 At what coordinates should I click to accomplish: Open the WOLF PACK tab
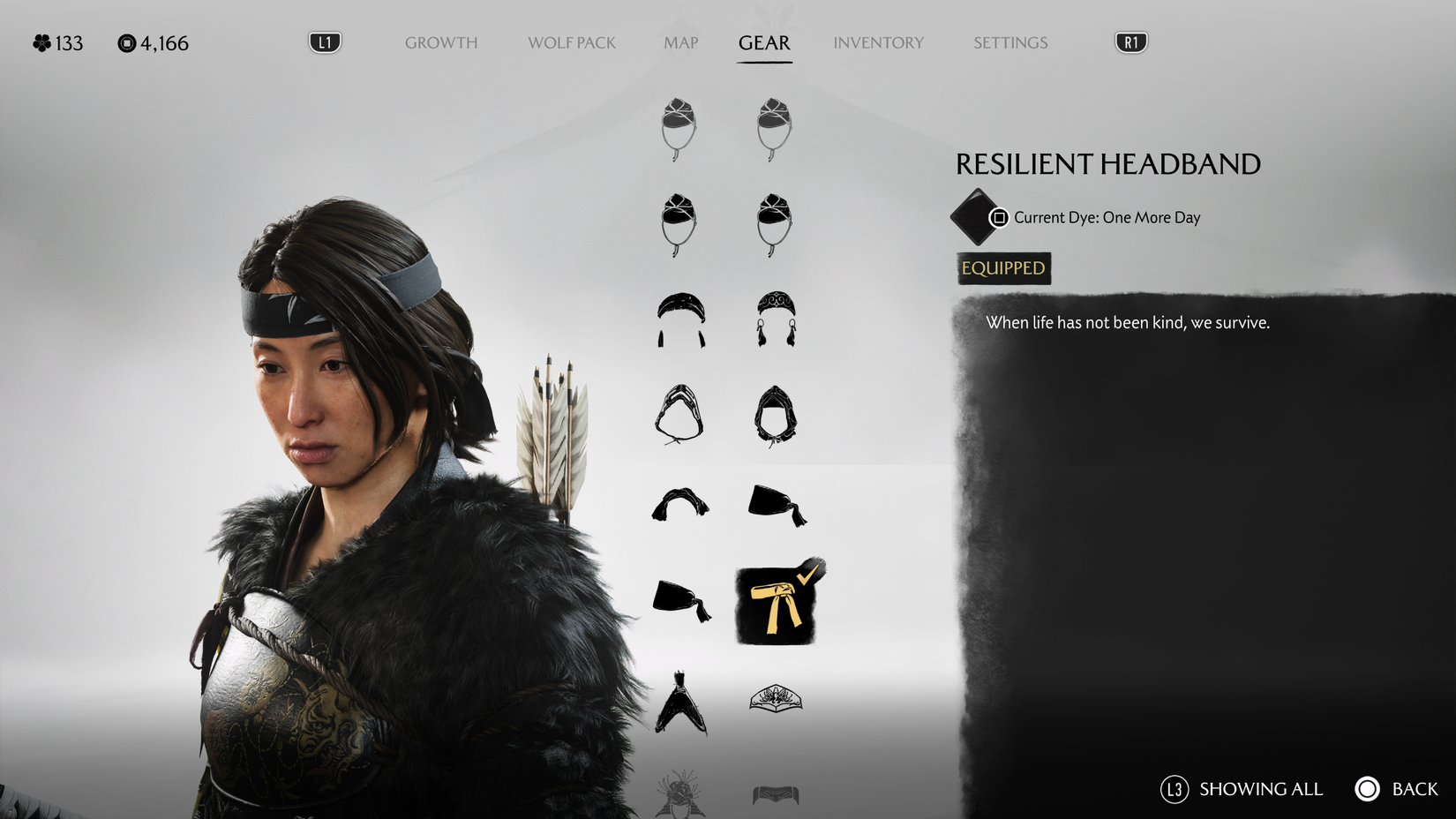click(x=572, y=42)
